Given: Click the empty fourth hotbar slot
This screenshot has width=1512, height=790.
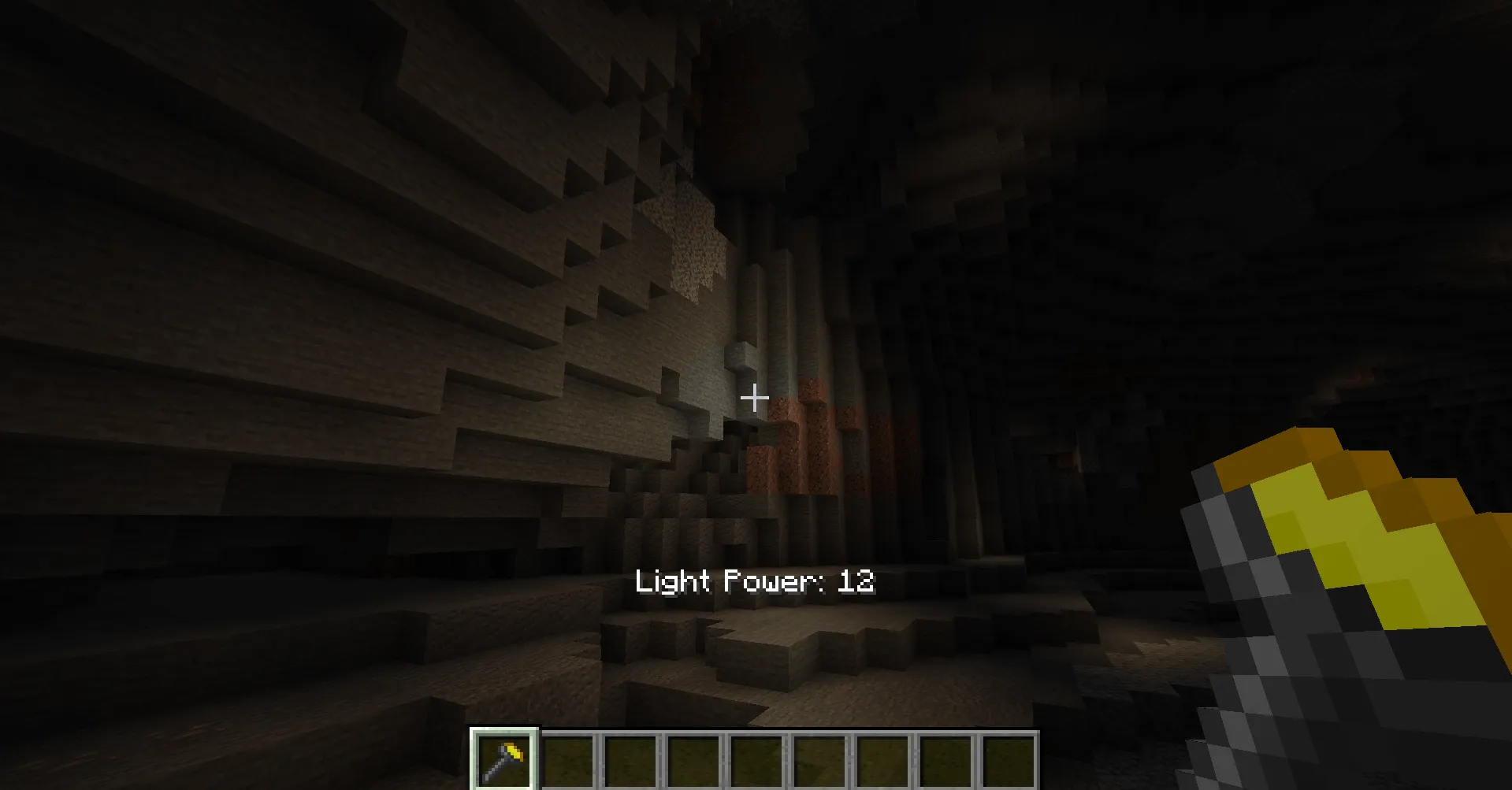Looking at the screenshot, I should tap(693, 760).
